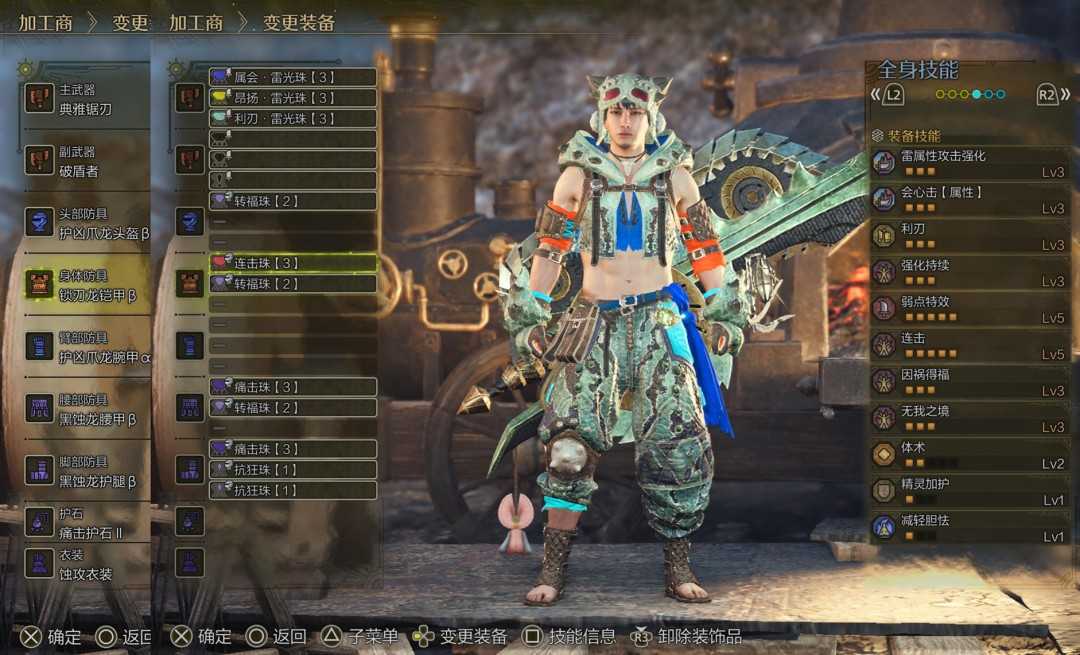Viewport: 1080px width, 655px height.
Task: Select the highlighted 连击珠【3】 decoration
Action: coord(292,263)
